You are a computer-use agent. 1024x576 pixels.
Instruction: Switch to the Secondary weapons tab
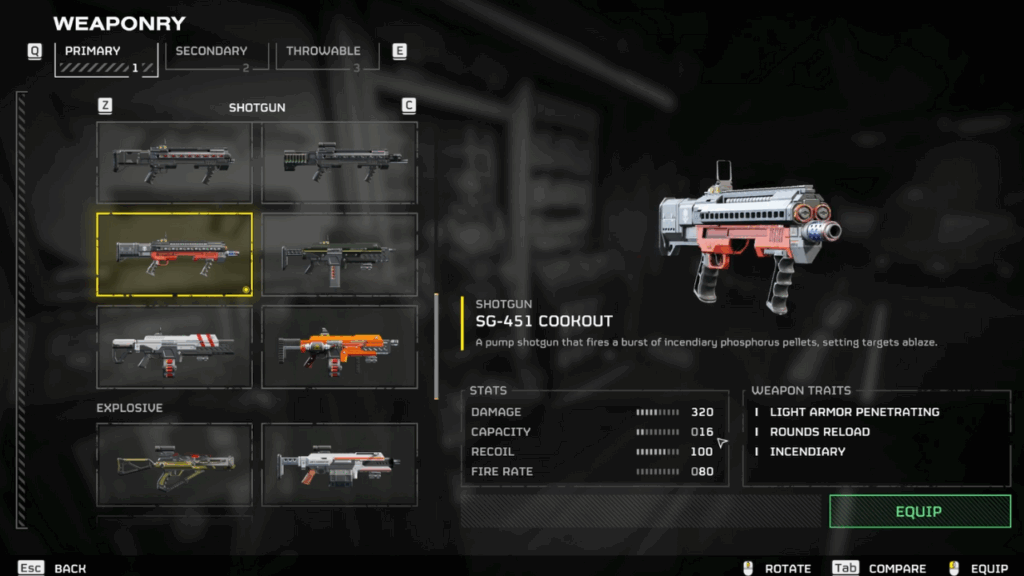[212, 57]
